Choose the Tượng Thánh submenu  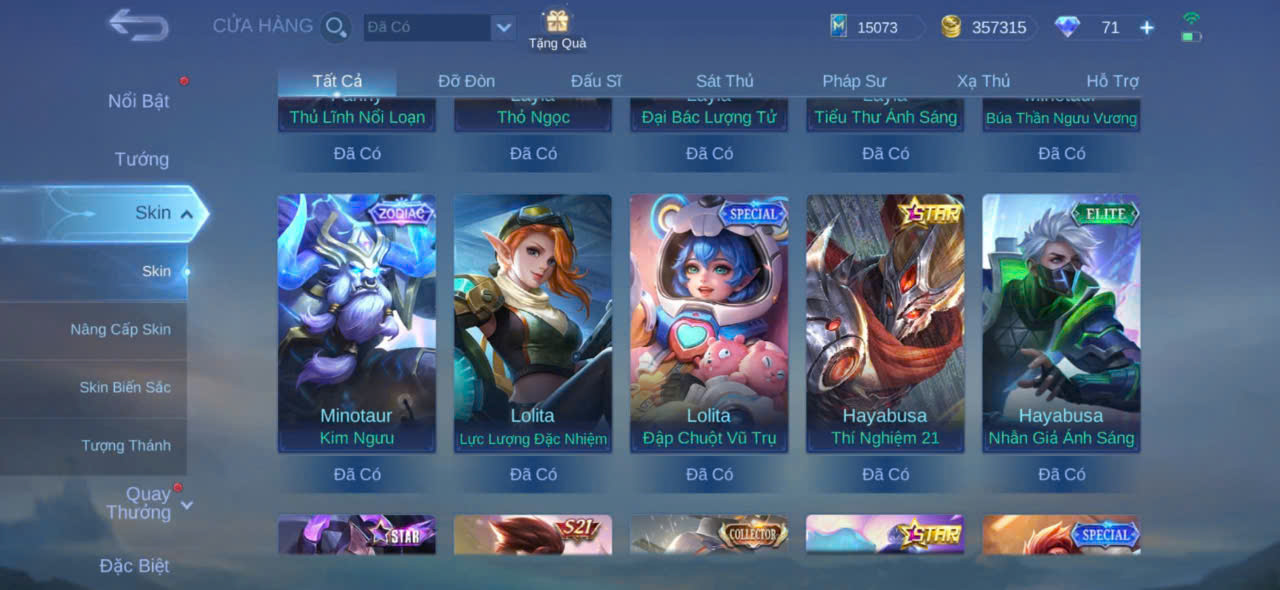click(x=126, y=445)
